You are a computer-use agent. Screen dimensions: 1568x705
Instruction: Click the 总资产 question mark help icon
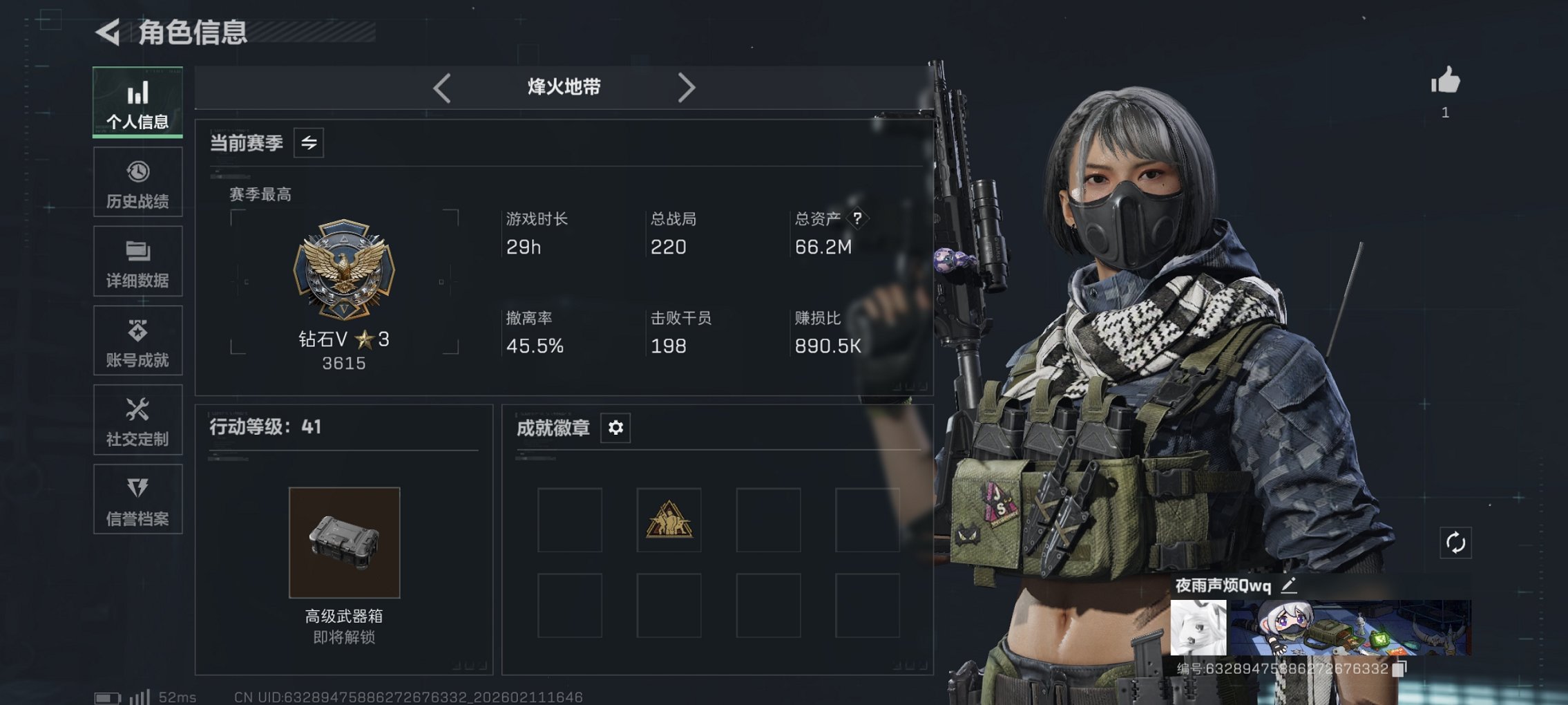(x=857, y=220)
